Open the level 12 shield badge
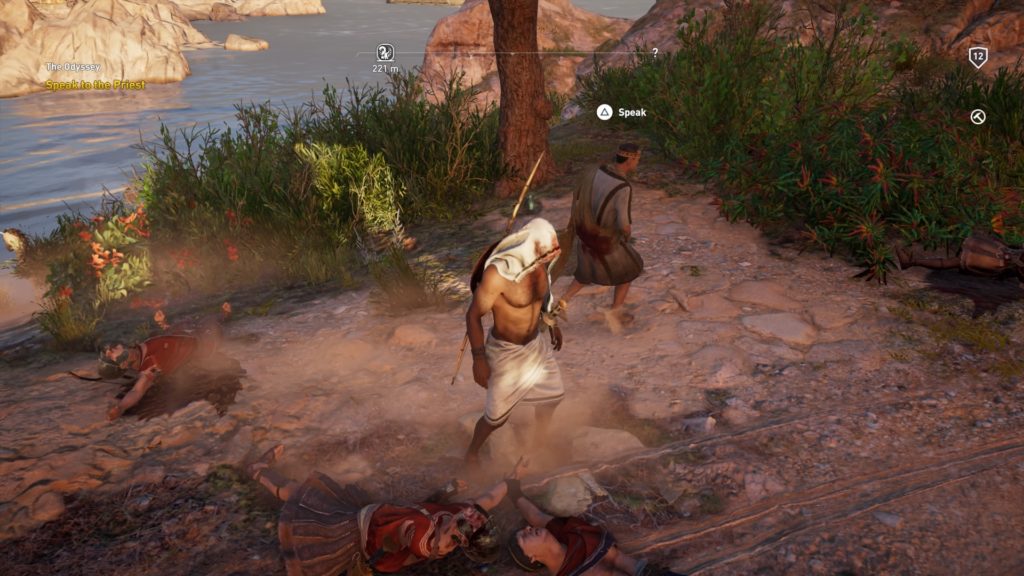The width and height of the screenshot is (1024, 576). (978, 57)
